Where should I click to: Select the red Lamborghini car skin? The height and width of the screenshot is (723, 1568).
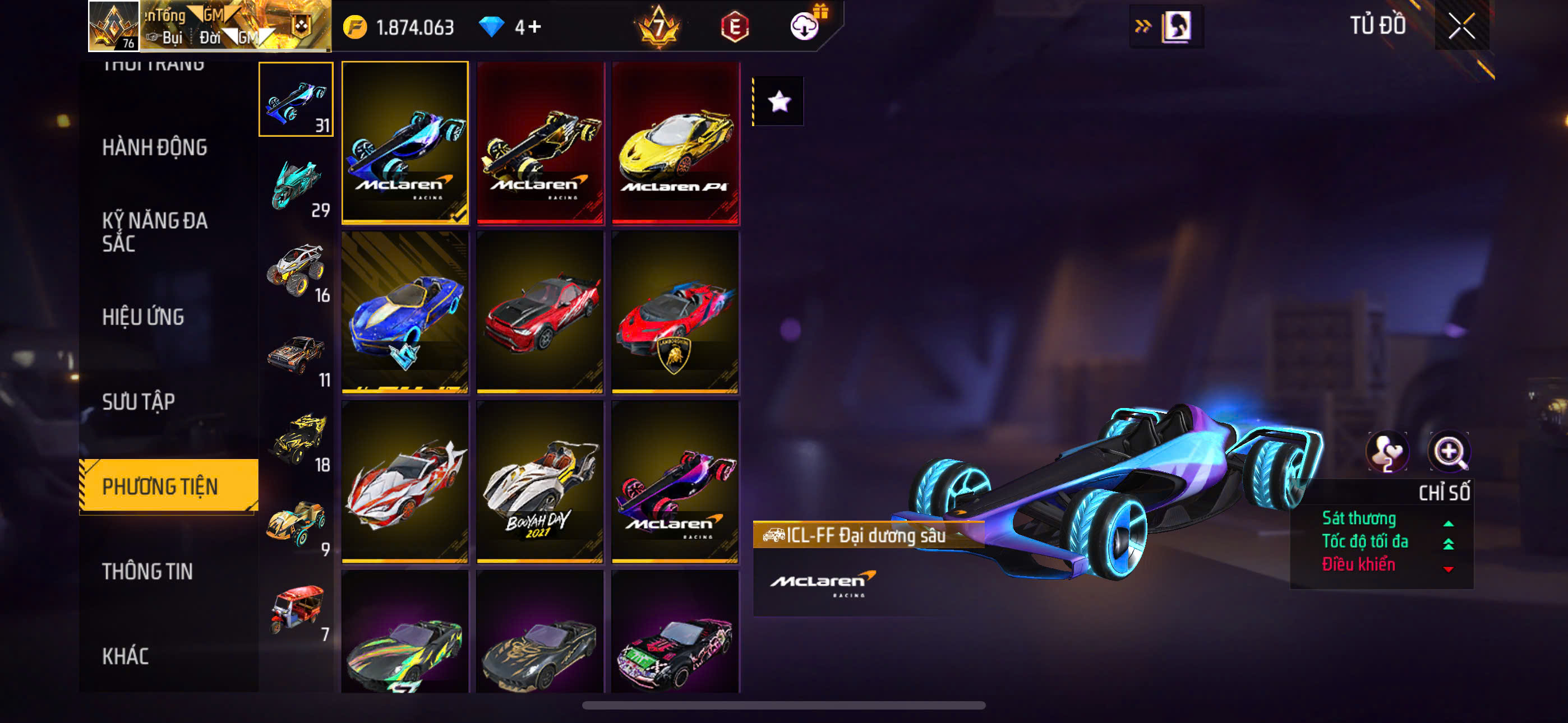point(675,312)
